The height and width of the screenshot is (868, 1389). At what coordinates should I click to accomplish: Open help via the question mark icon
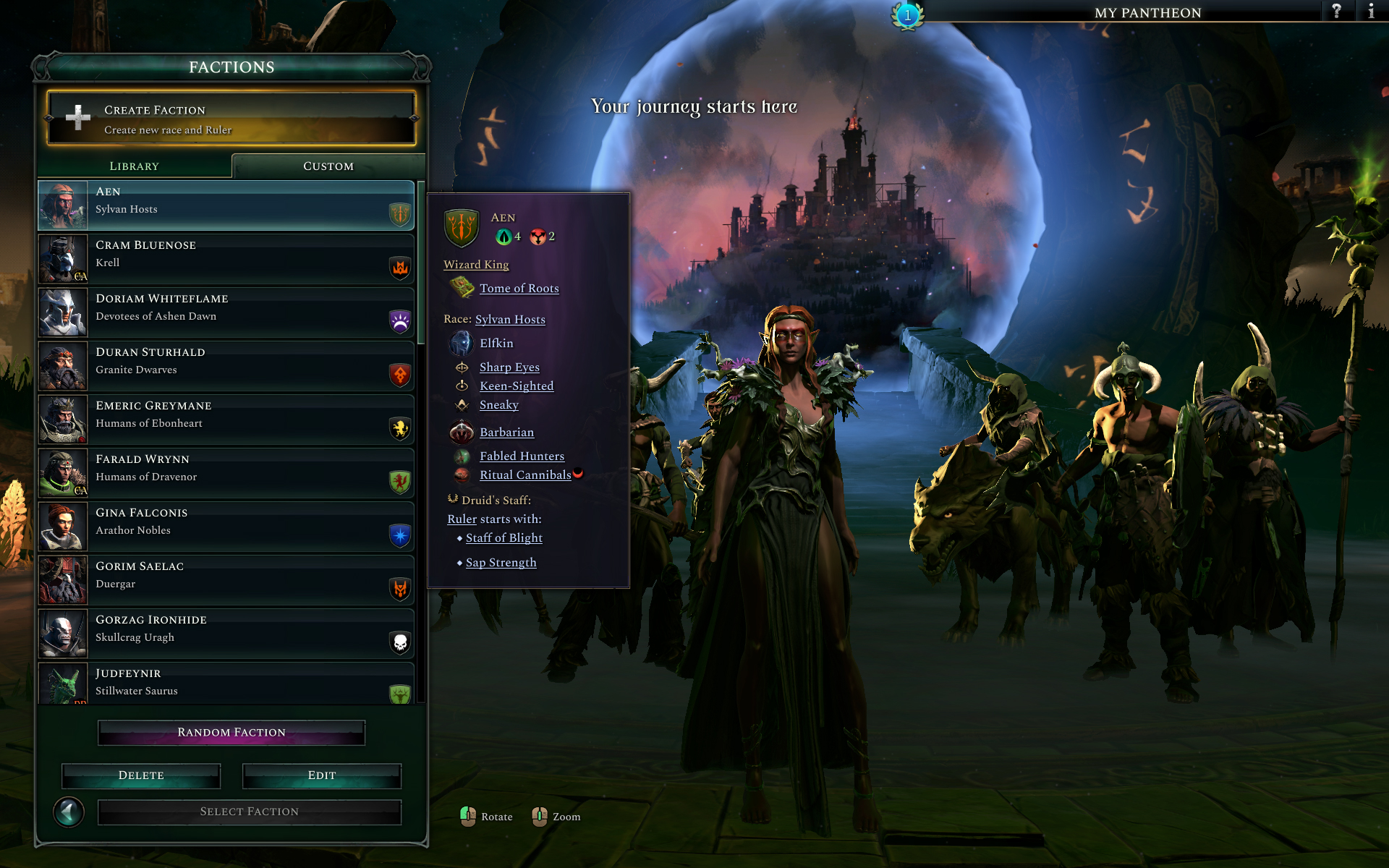1338,12
